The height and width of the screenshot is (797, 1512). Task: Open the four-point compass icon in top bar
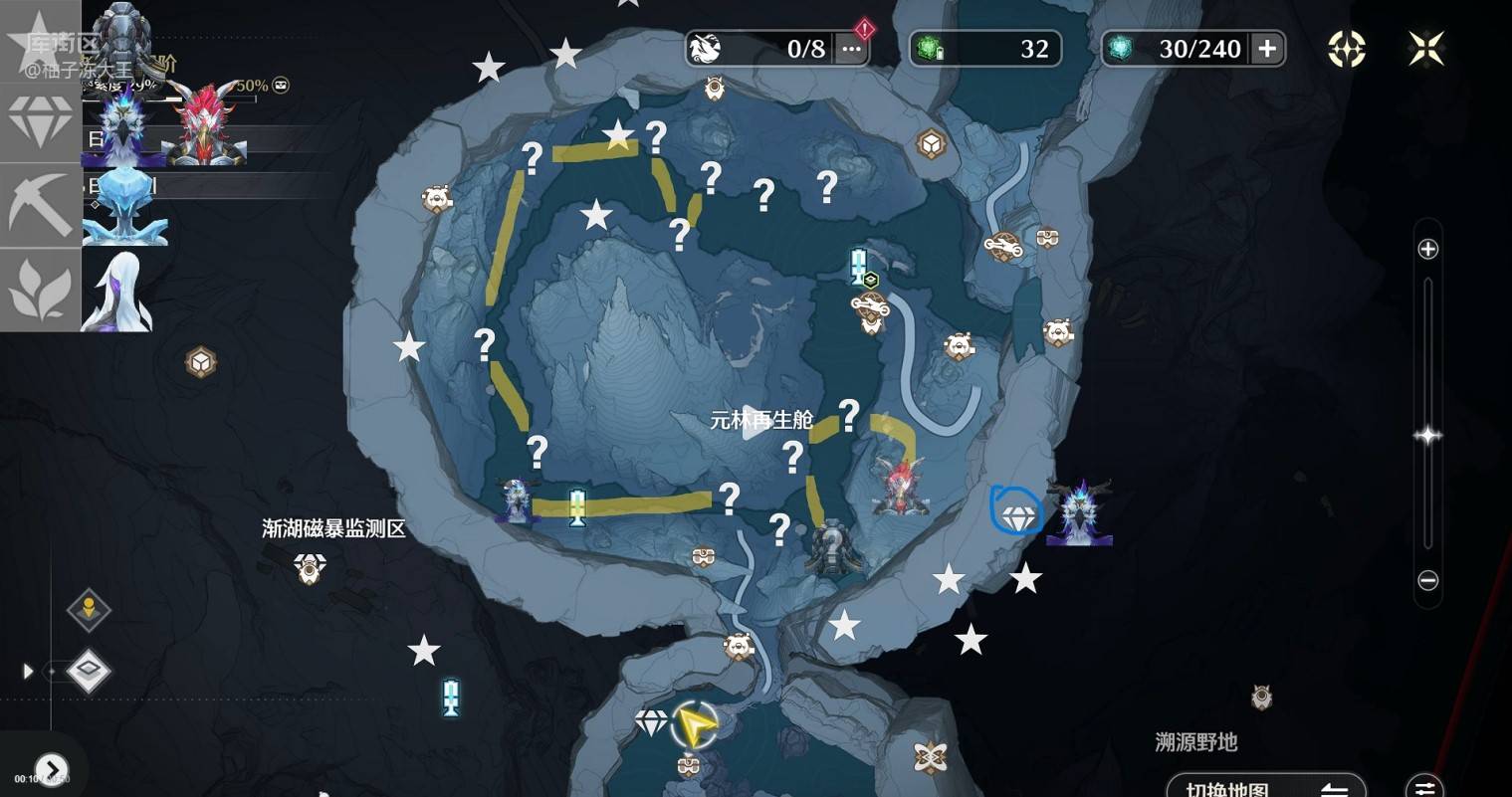pyautogui.click(x=1346, y=49)
